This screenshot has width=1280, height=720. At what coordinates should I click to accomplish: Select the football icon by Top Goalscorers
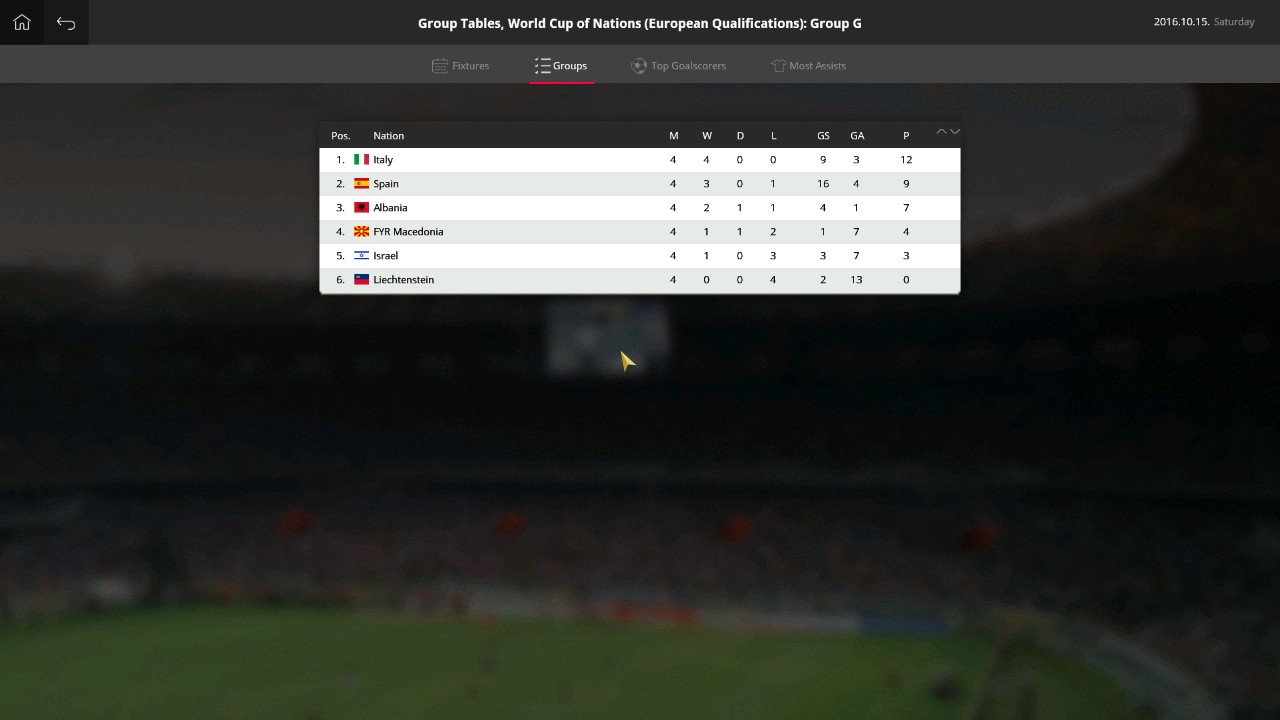pyautogui.click(x=637, y=65)
